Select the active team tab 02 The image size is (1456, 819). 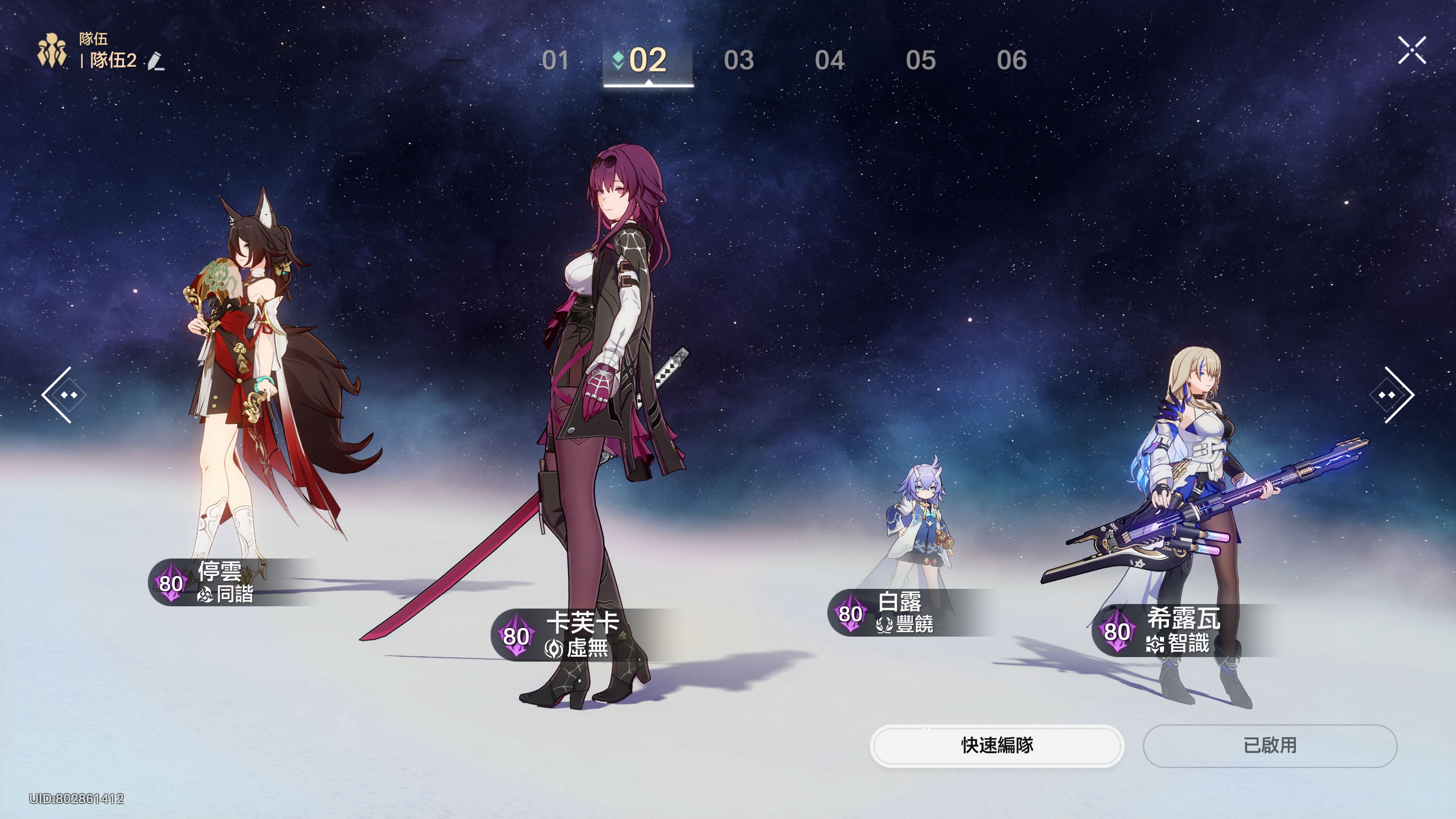[x=648, y=61]
